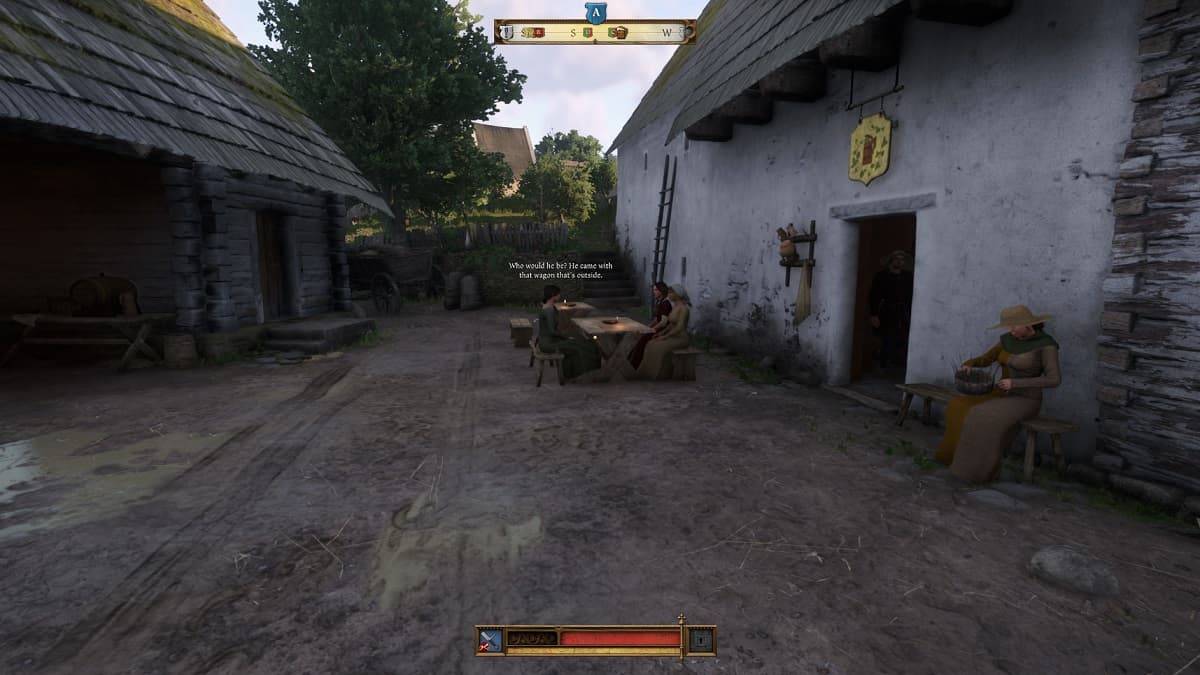Click the blue quest marker A shield

(x=595, y=12)
